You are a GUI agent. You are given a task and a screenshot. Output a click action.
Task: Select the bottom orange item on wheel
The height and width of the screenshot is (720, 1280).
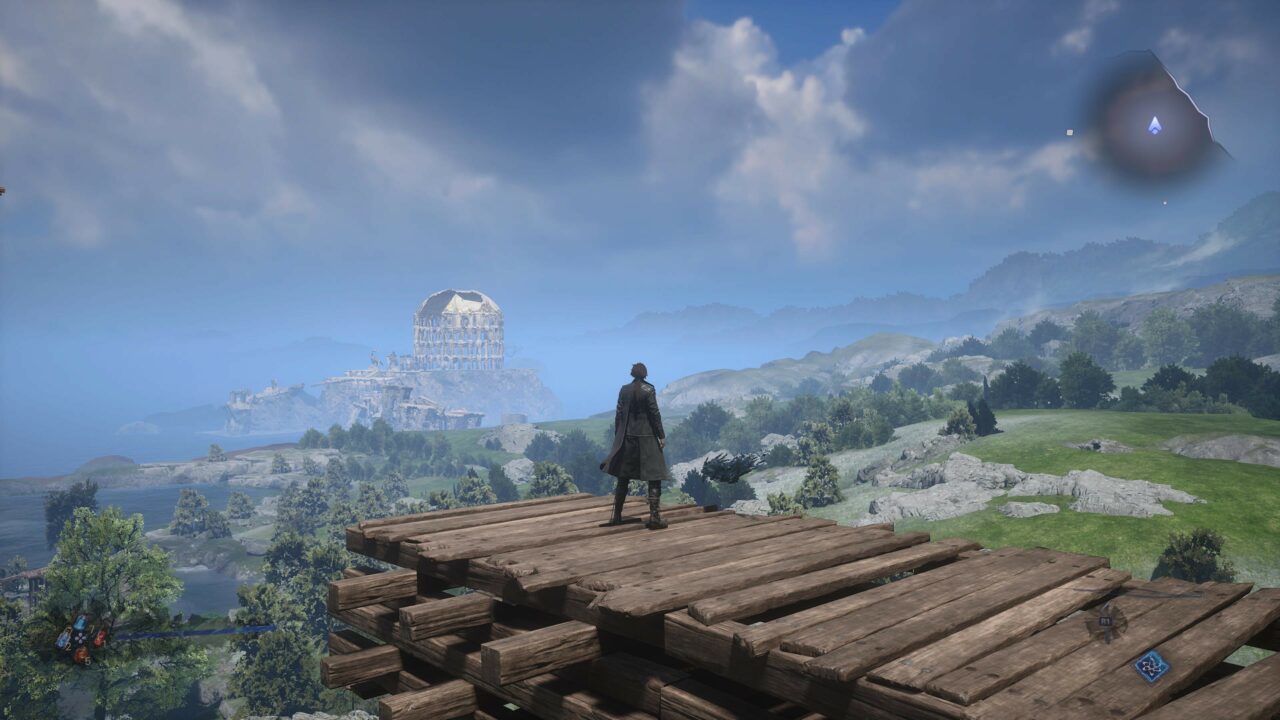81,655
